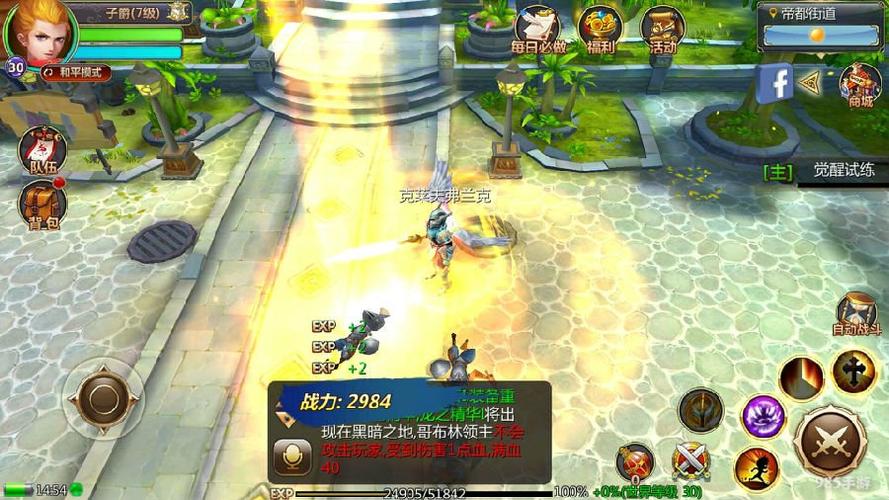Use the red health potion
This screenshot has width=889, height=500.
pos(634,463)
